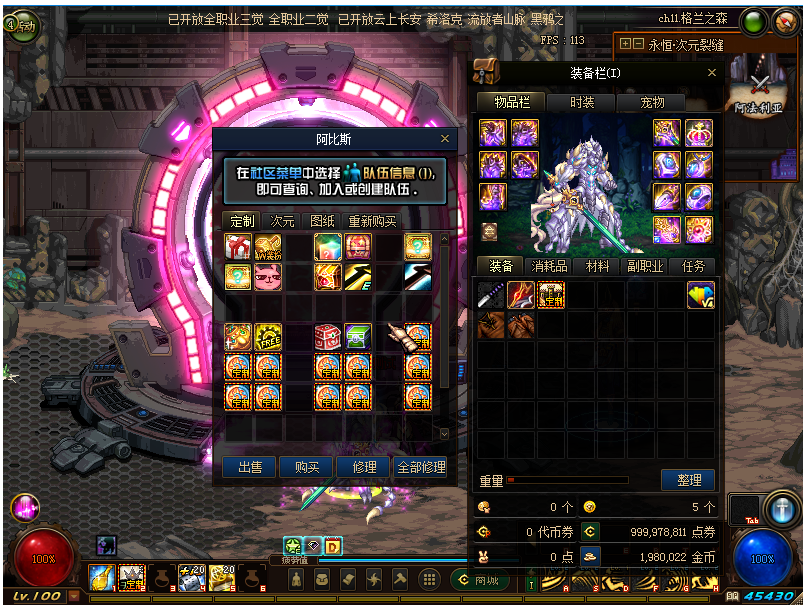Click the 全部修理 repair all button
The width and height of the screenshot is (806, 607).
421,467
